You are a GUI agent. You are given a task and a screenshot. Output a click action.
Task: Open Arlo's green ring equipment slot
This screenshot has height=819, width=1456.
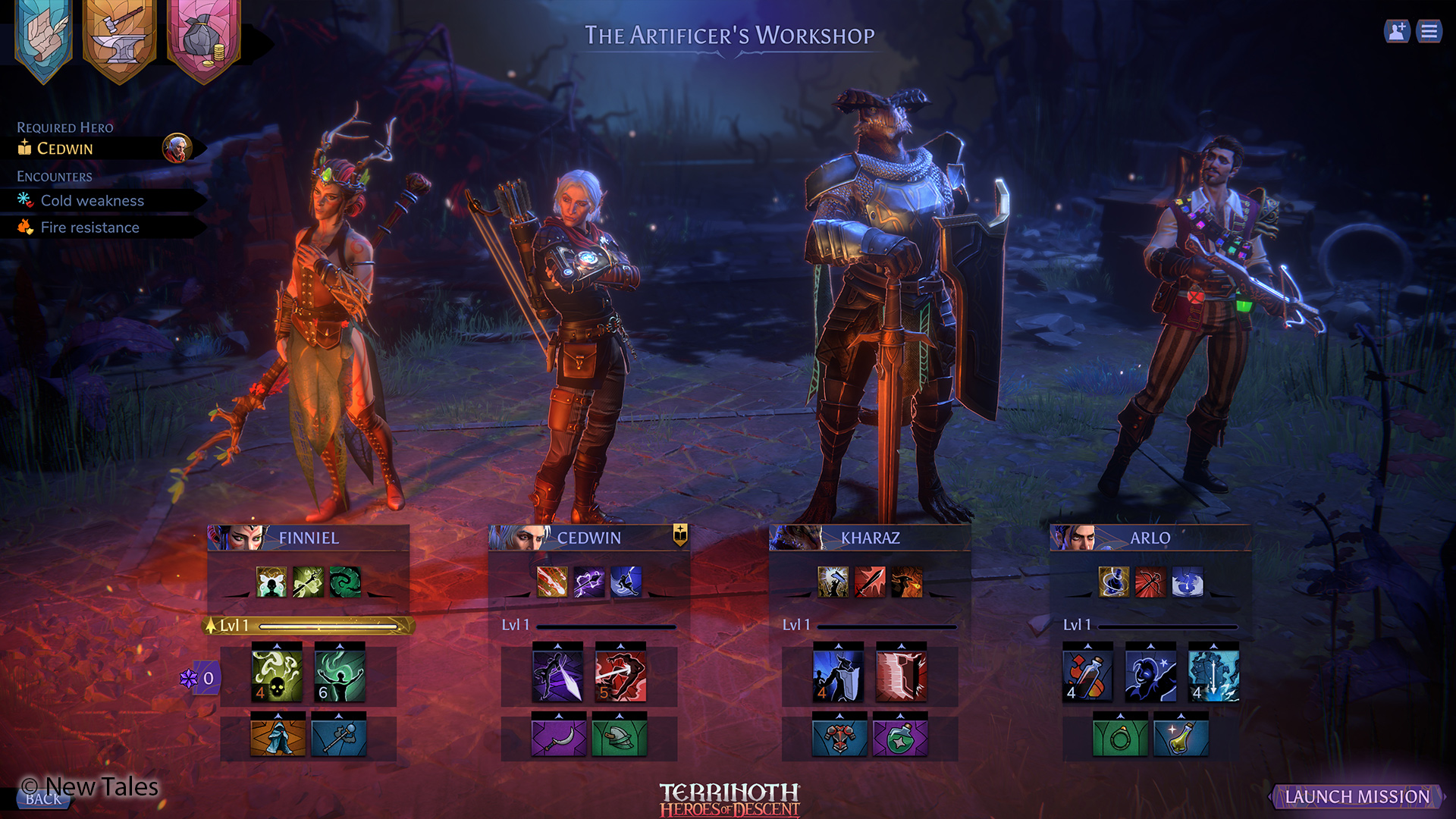pyautogui.click(x=1120, y=737)
